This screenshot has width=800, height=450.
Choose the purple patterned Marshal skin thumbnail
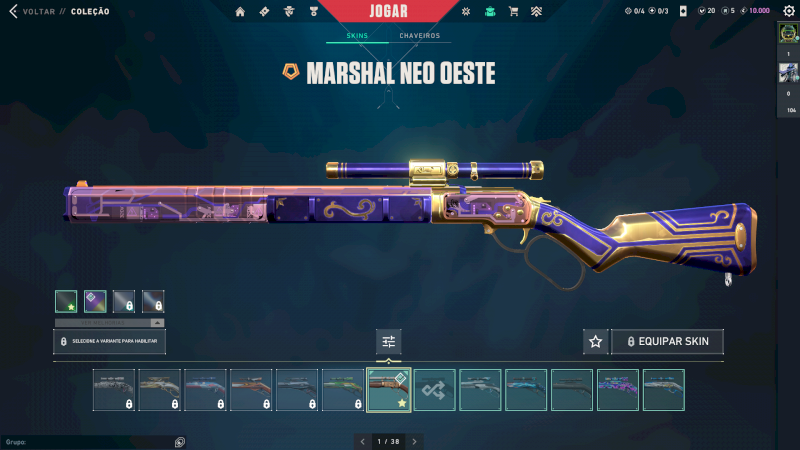[x=617, y=390]
